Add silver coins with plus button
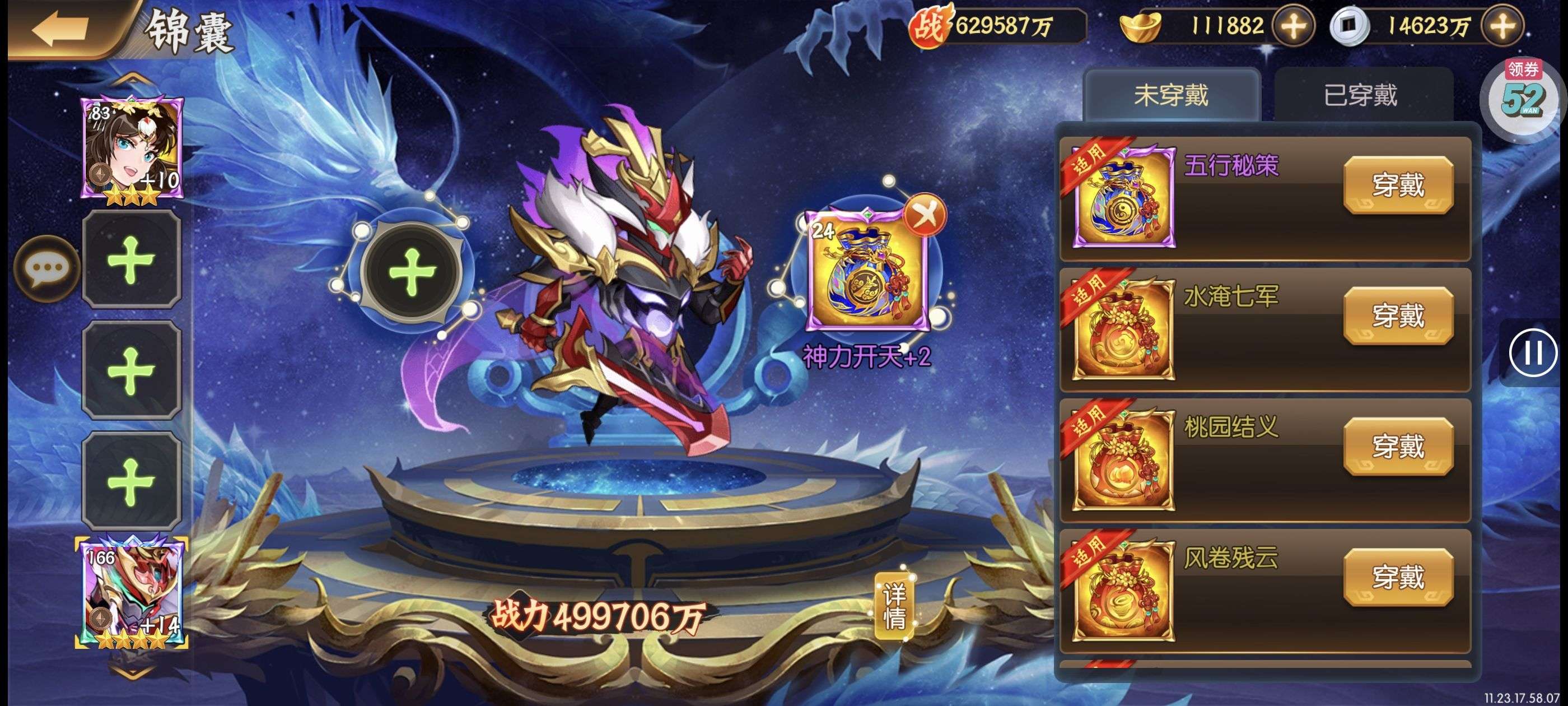The width and height of the screenshot is (1568, 706). coord(1502,26)
